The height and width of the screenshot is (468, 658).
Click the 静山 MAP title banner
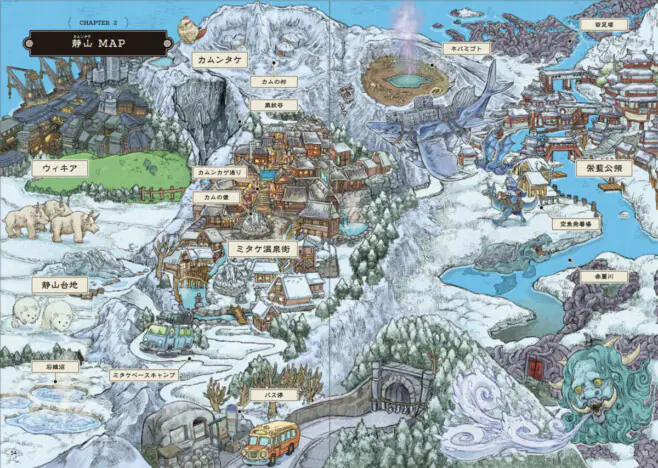[x=92, y=40]
